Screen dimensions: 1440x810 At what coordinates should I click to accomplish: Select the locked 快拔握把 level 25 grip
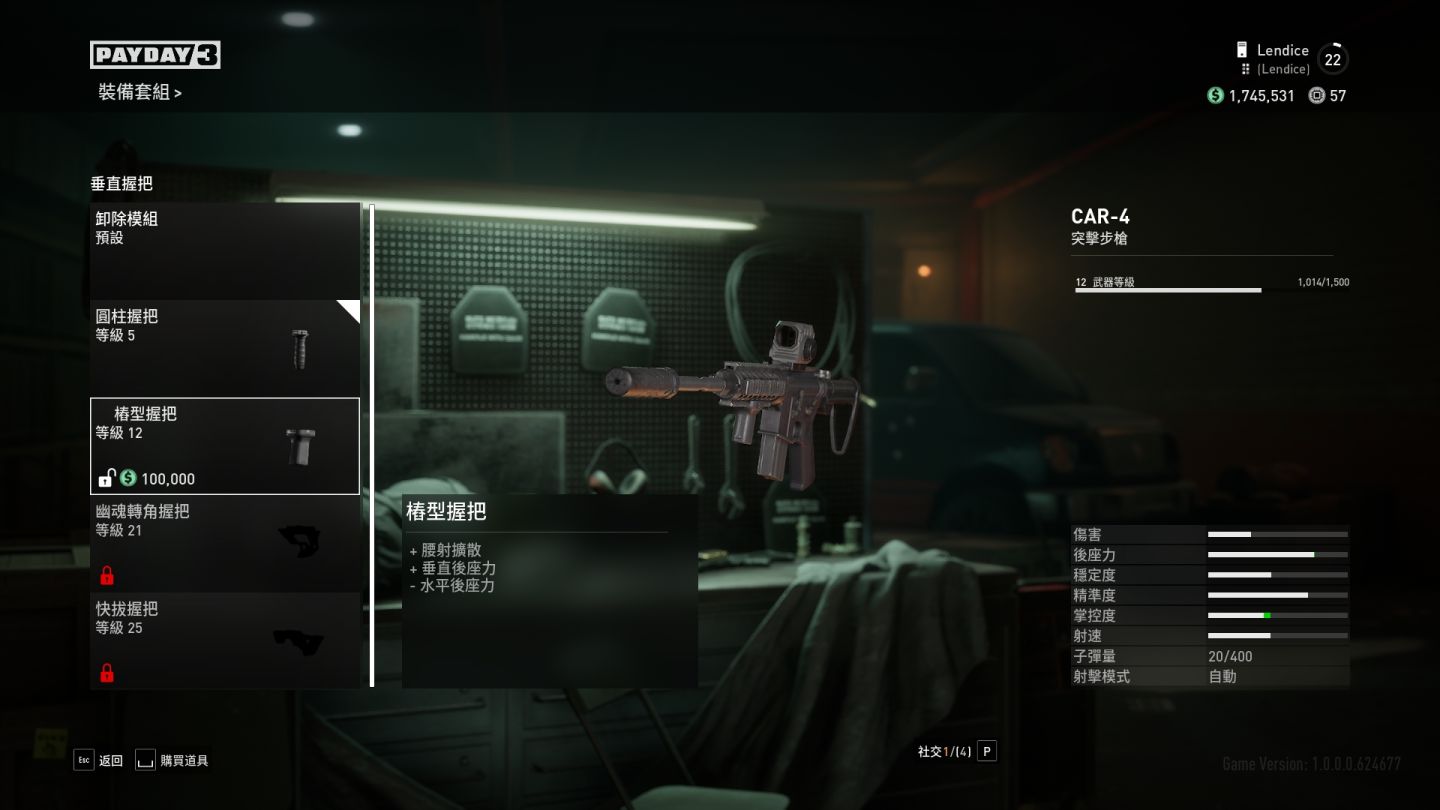click(225, 640)
